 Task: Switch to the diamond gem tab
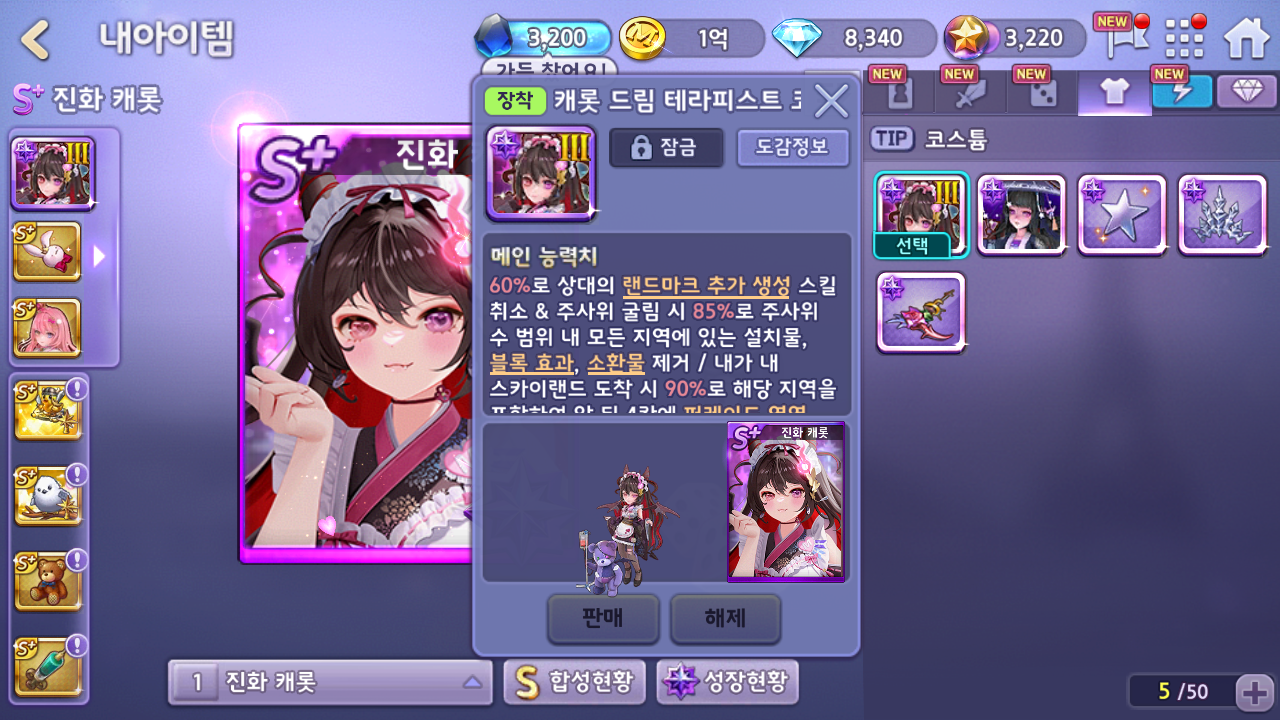(1247, 92)
